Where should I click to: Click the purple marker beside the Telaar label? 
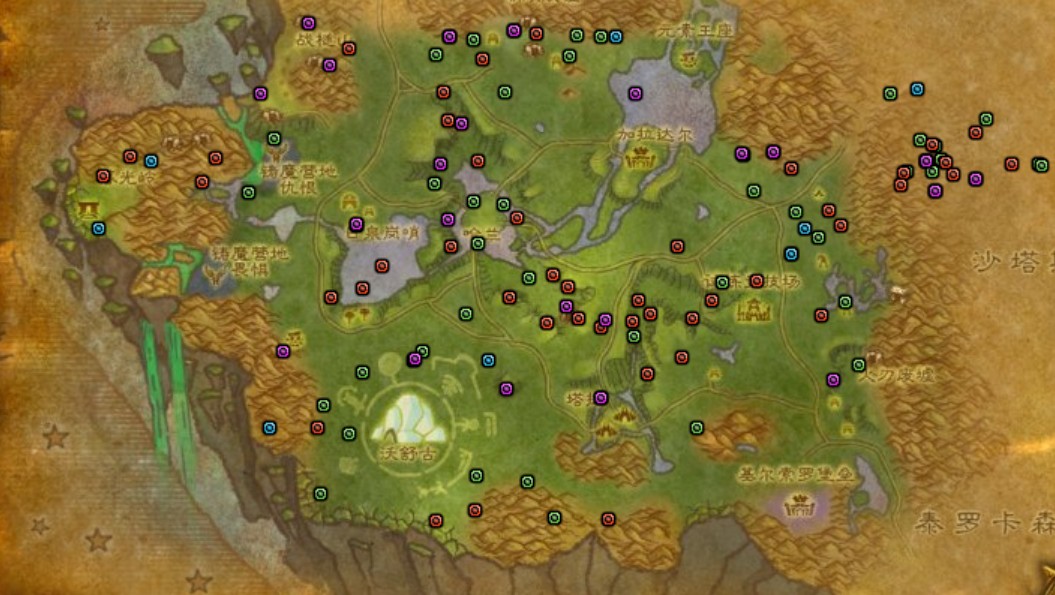601,398
